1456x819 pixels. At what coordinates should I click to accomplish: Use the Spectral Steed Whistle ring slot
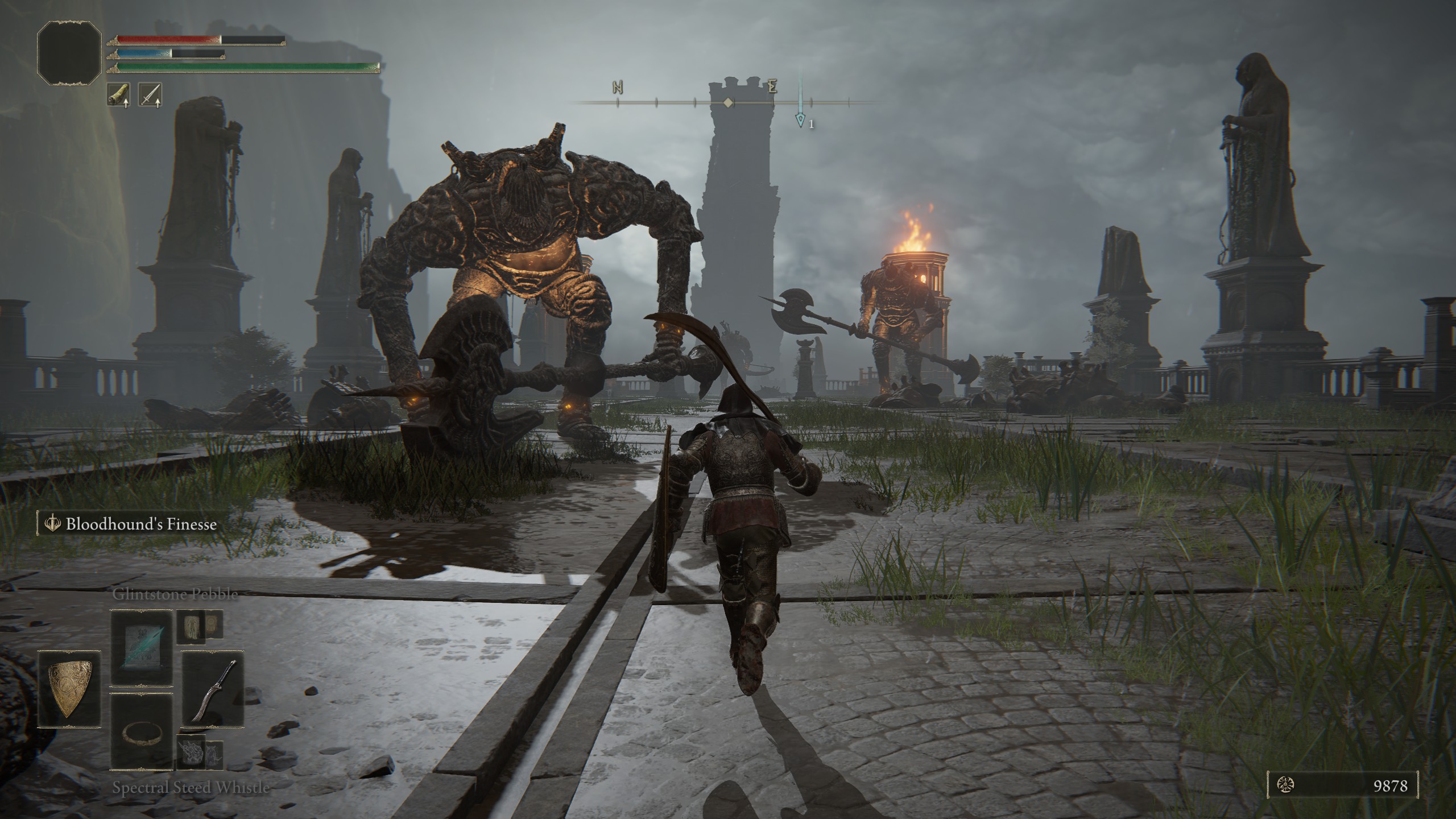pos(142,731)
